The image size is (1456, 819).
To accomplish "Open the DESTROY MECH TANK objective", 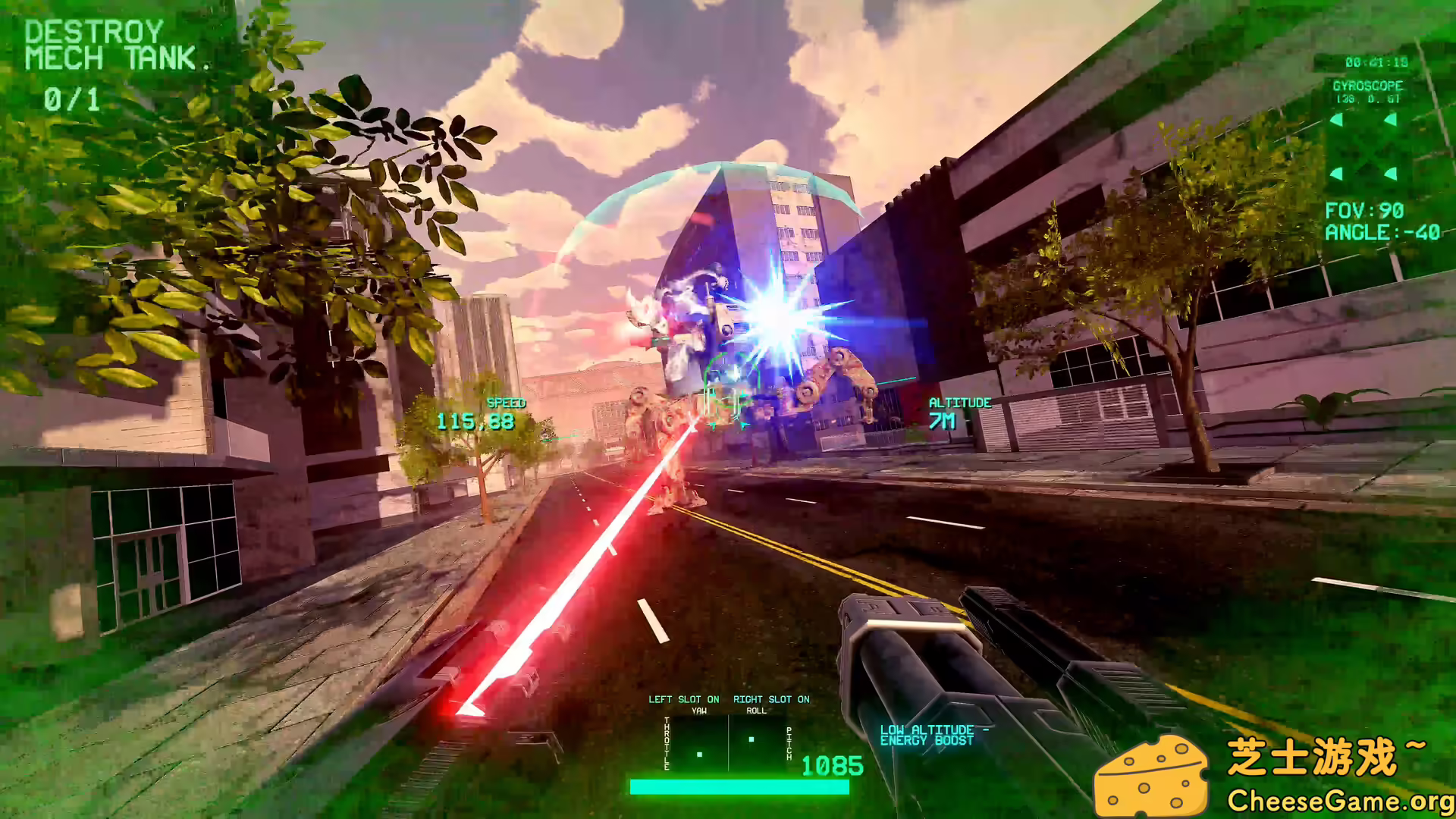I will click(106, 44).
